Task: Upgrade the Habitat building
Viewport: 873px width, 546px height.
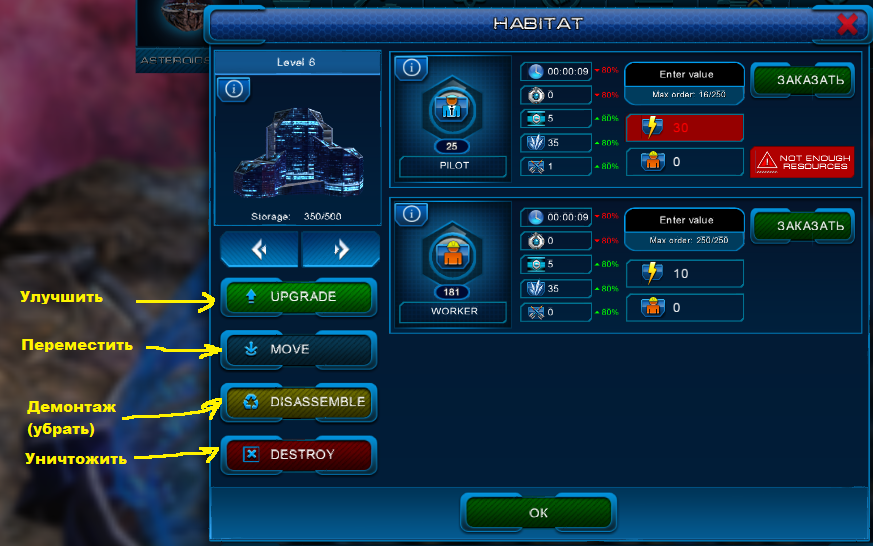Action: click(x=298, y=297)
